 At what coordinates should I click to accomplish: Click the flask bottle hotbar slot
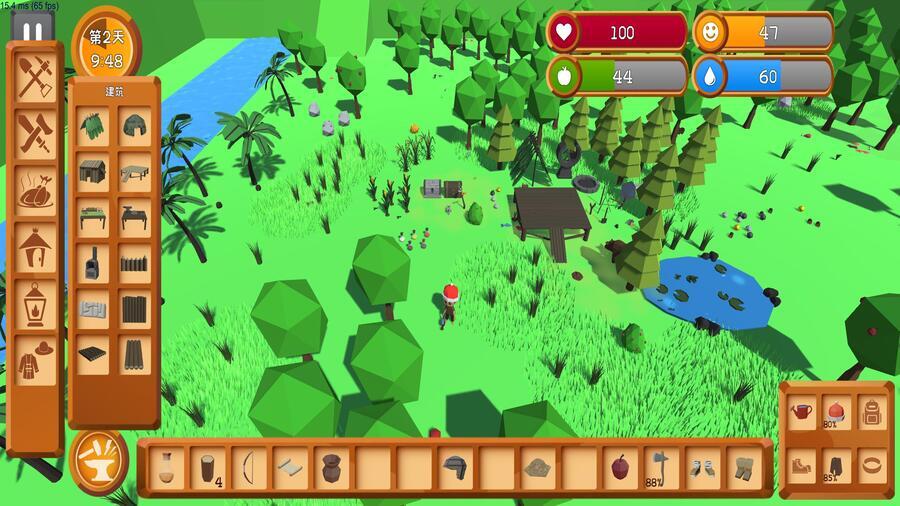166,467
